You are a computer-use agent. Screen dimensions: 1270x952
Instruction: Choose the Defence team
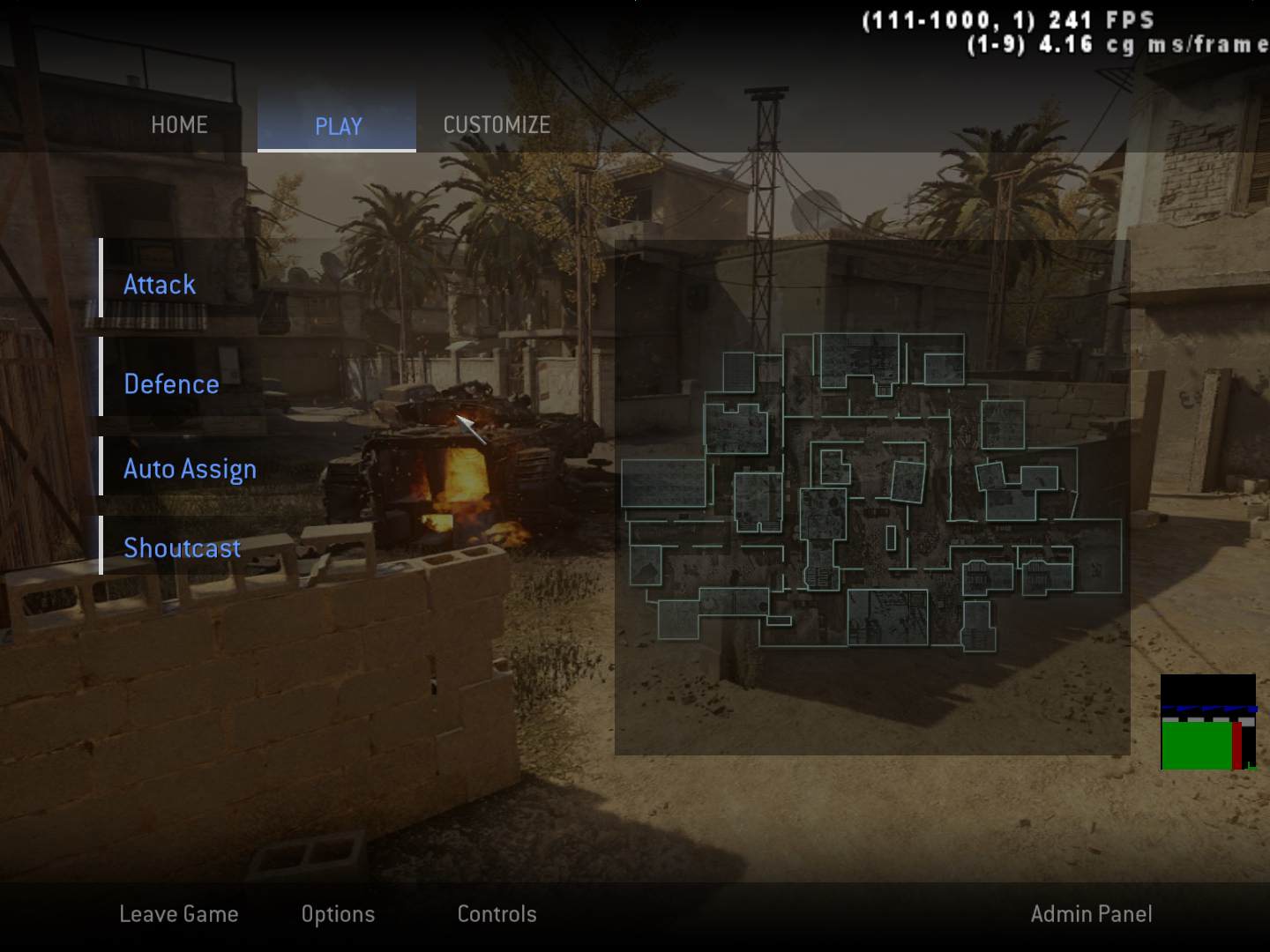[x=171, y=384]
